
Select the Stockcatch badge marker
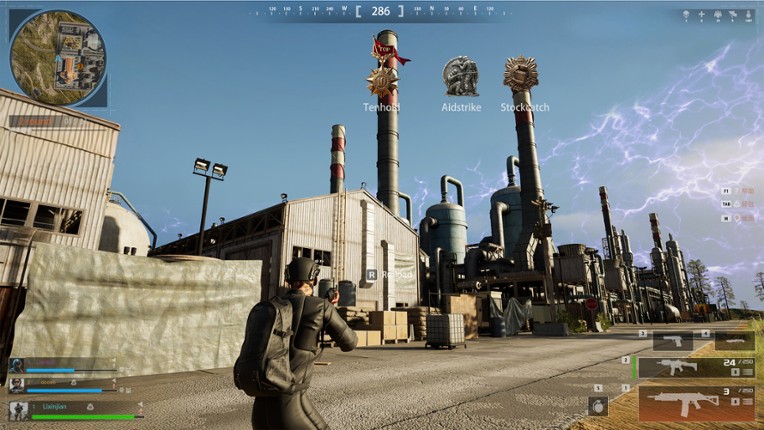coord(521,73)
